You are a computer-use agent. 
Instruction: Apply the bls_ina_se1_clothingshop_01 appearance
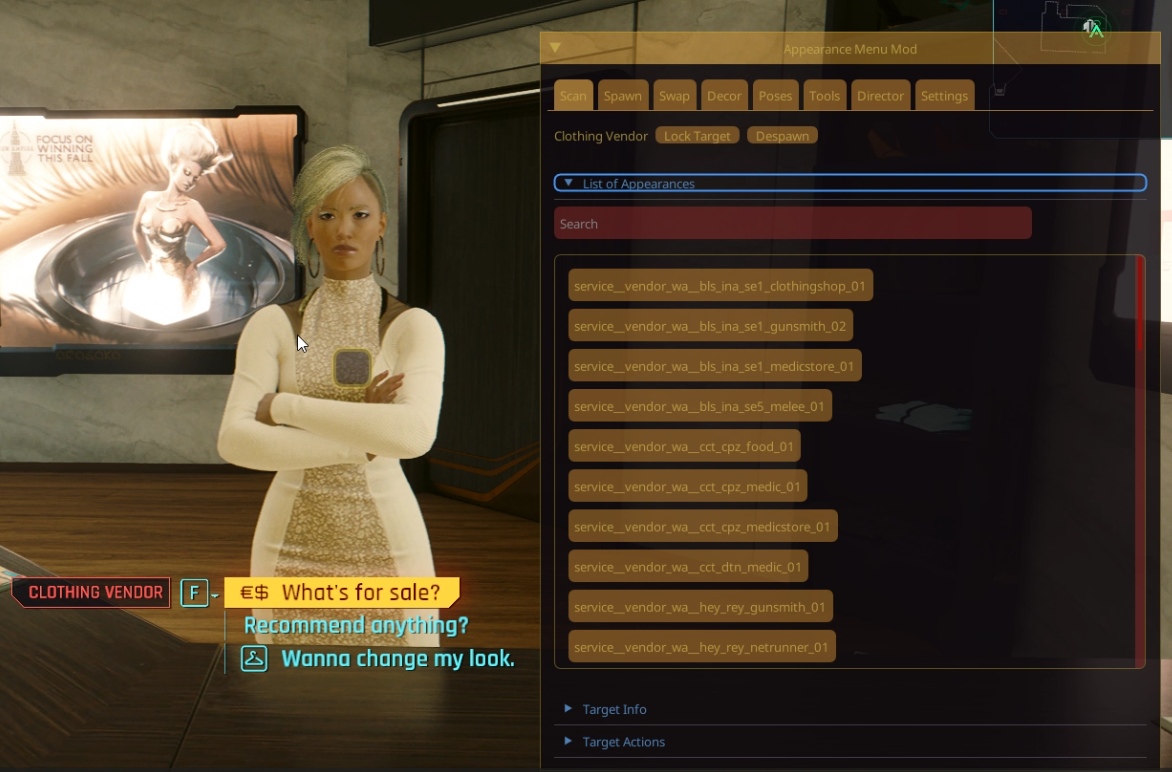720,286
